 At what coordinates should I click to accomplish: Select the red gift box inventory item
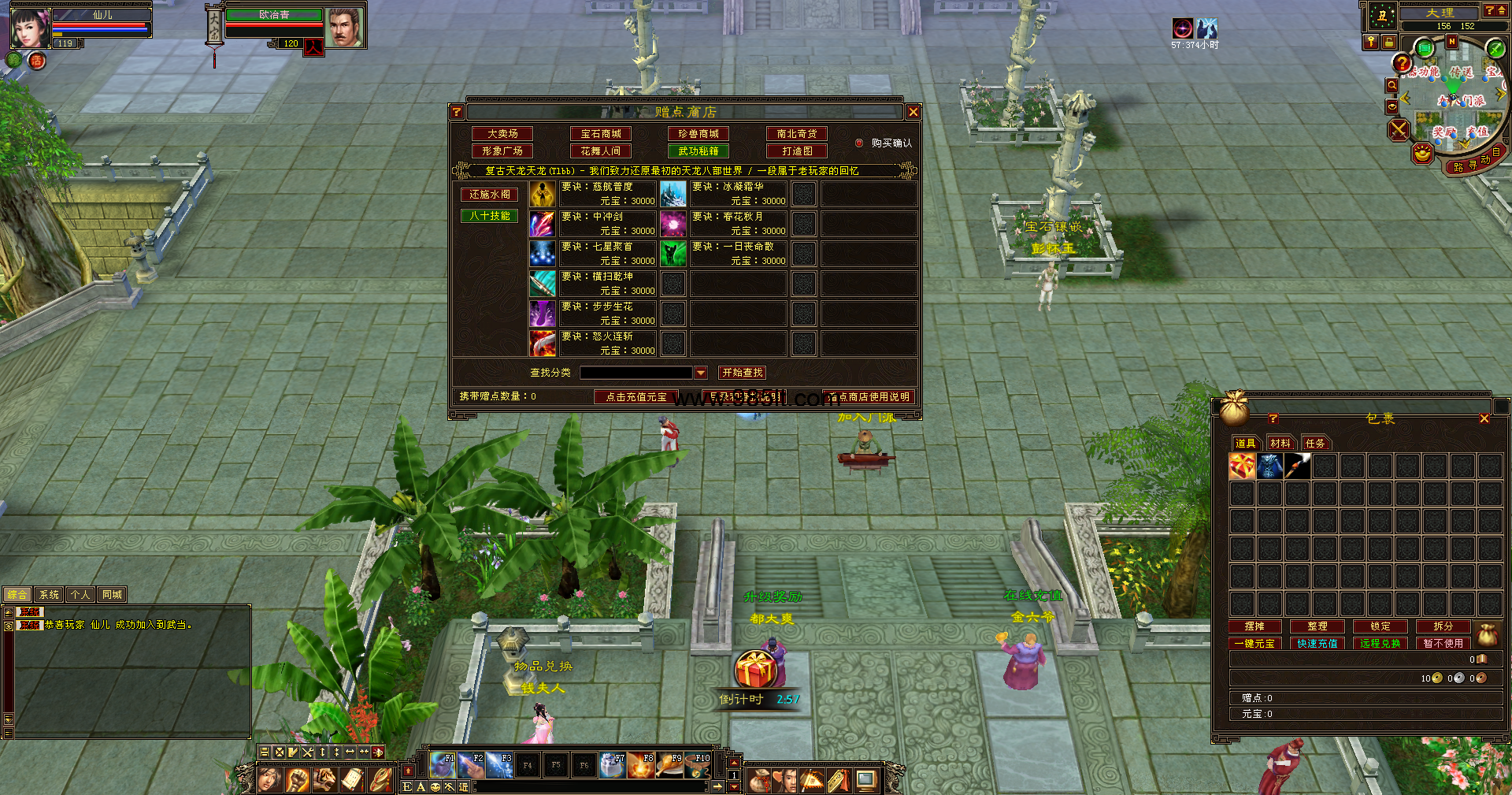pyautogui.click(x=1242, y=466)
